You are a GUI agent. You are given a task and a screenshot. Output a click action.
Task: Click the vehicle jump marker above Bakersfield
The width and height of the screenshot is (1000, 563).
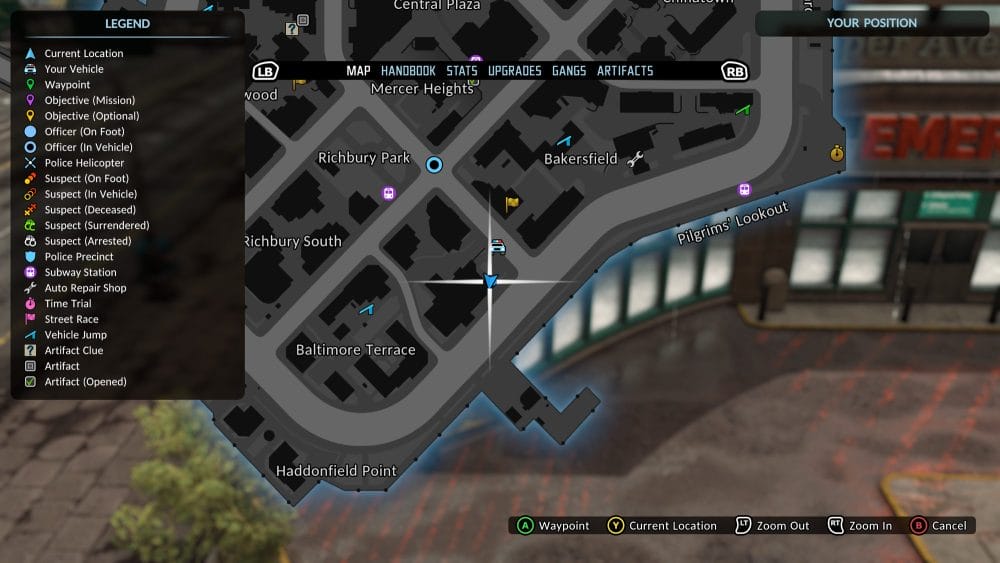tap(565, 141)
